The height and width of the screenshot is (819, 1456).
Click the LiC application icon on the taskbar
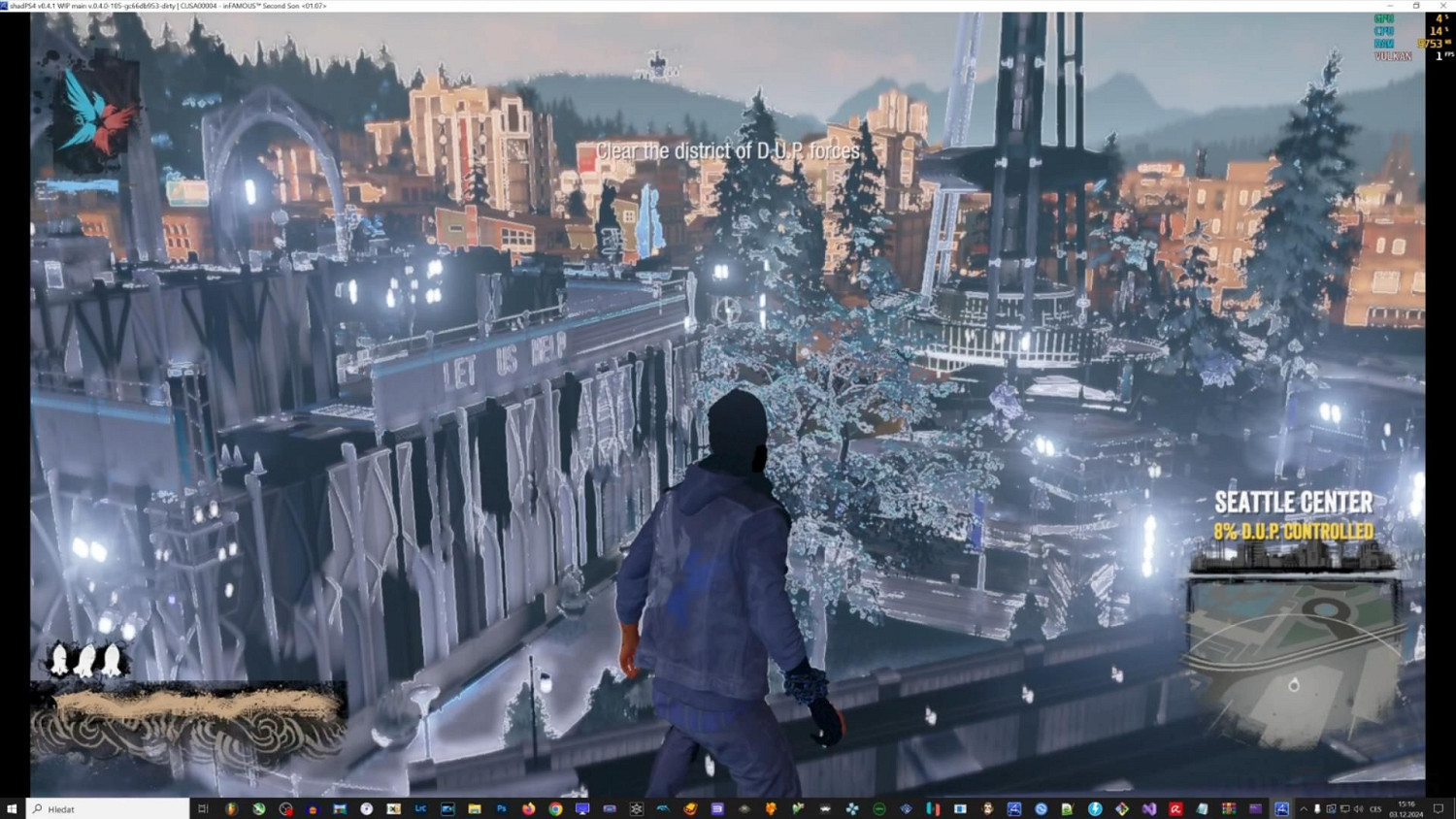click(421, 808)
